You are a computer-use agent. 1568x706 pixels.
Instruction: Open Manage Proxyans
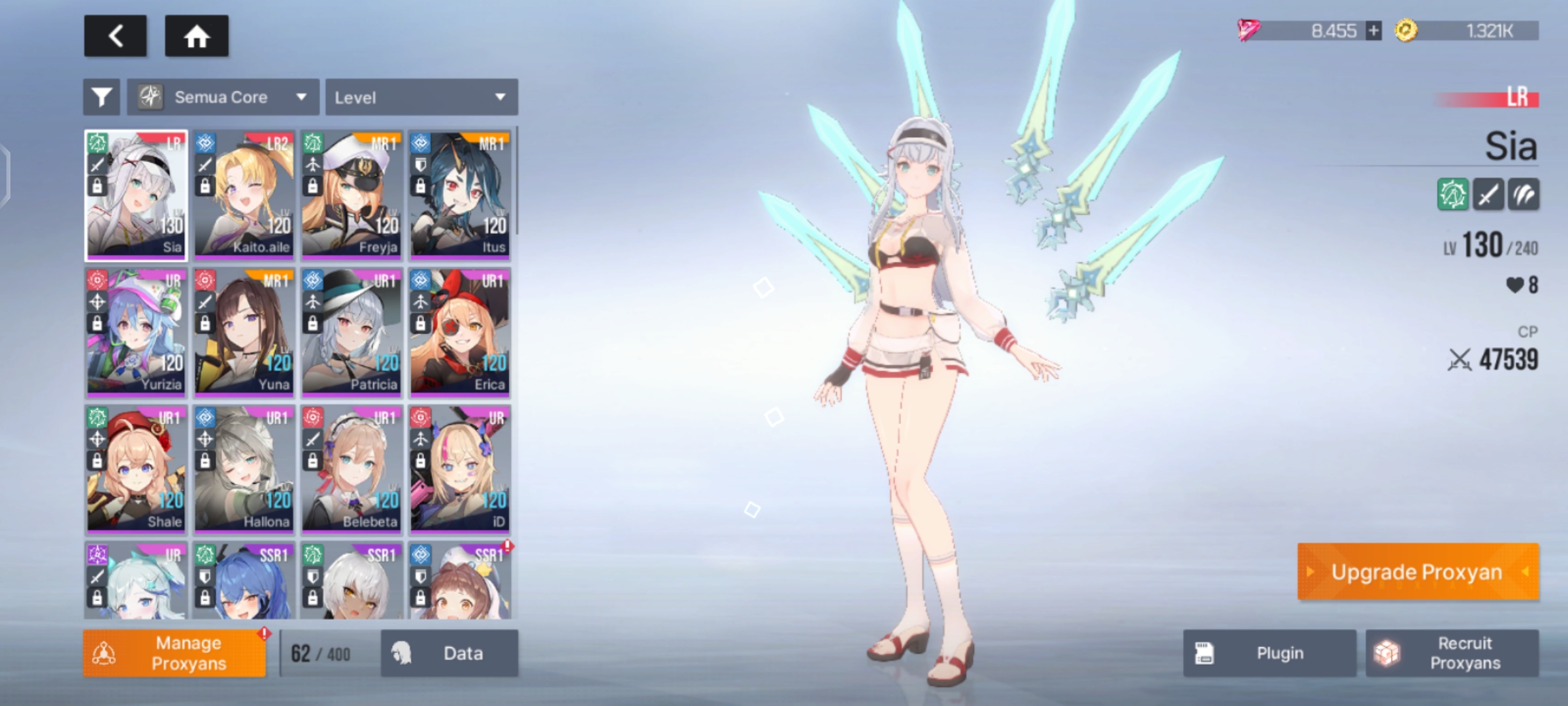[174, 653]
